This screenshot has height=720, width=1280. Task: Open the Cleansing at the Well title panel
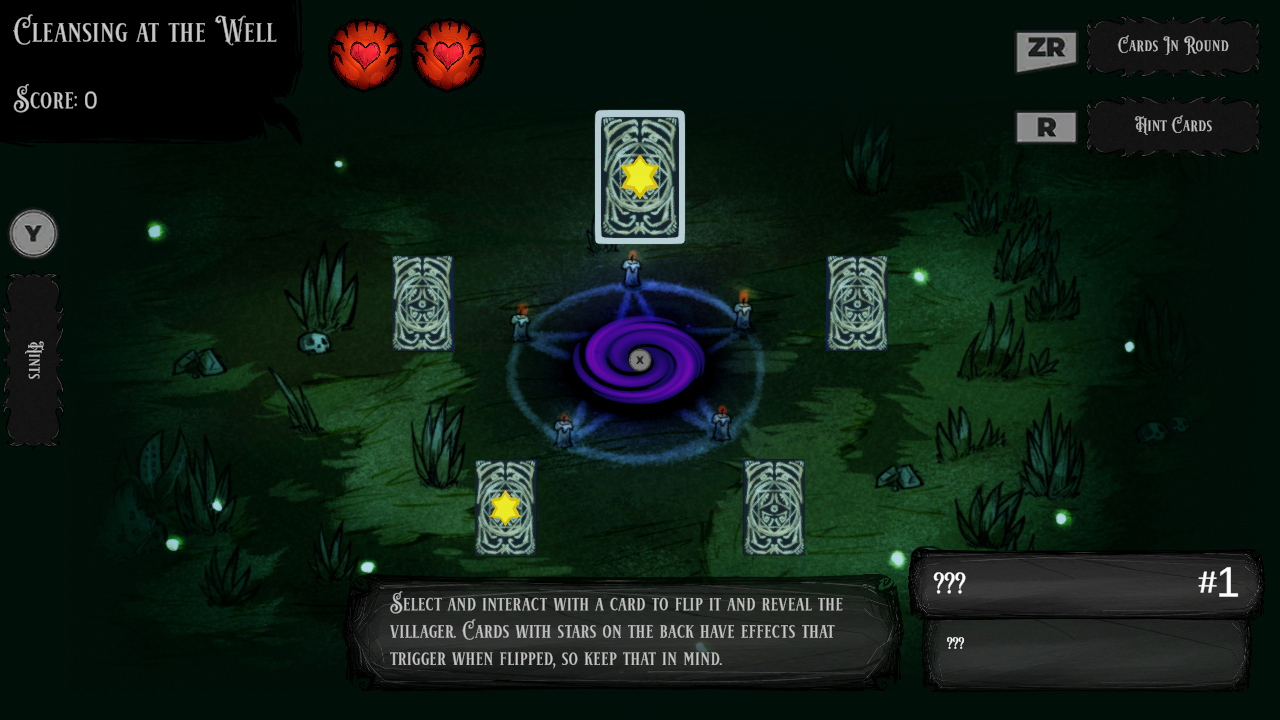(x=144, y=32)
